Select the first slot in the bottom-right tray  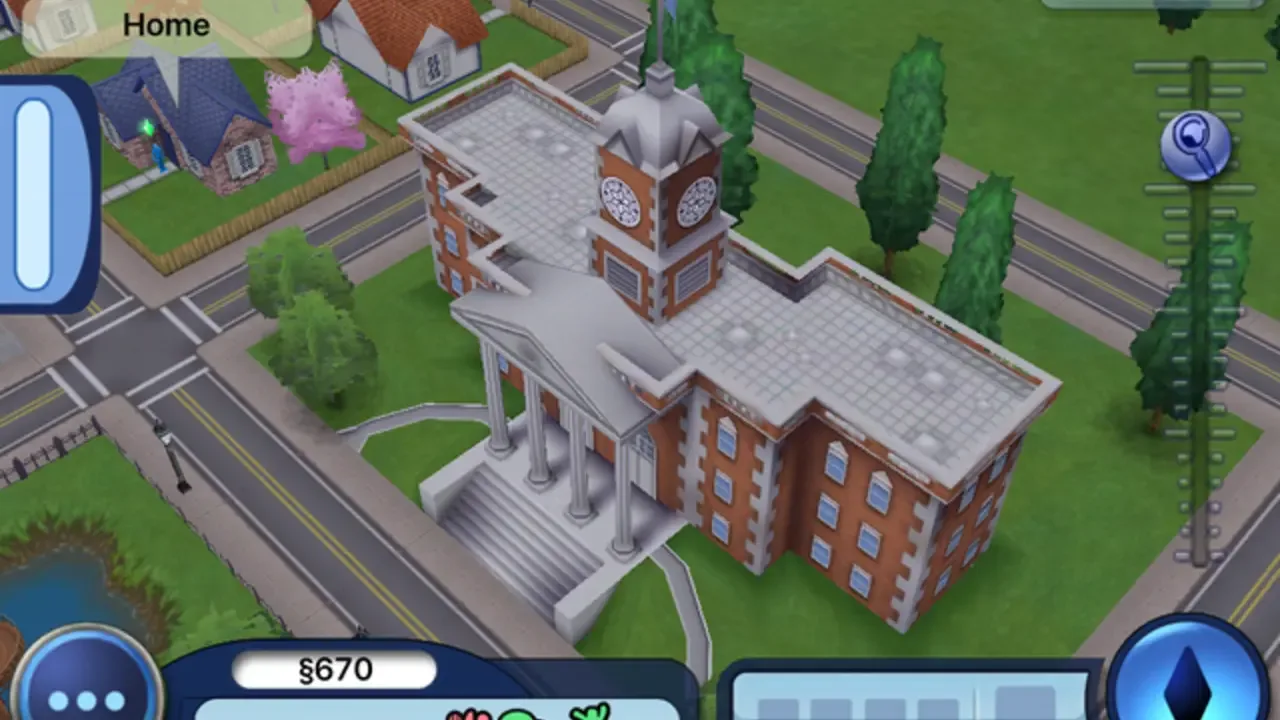(780, 710)
